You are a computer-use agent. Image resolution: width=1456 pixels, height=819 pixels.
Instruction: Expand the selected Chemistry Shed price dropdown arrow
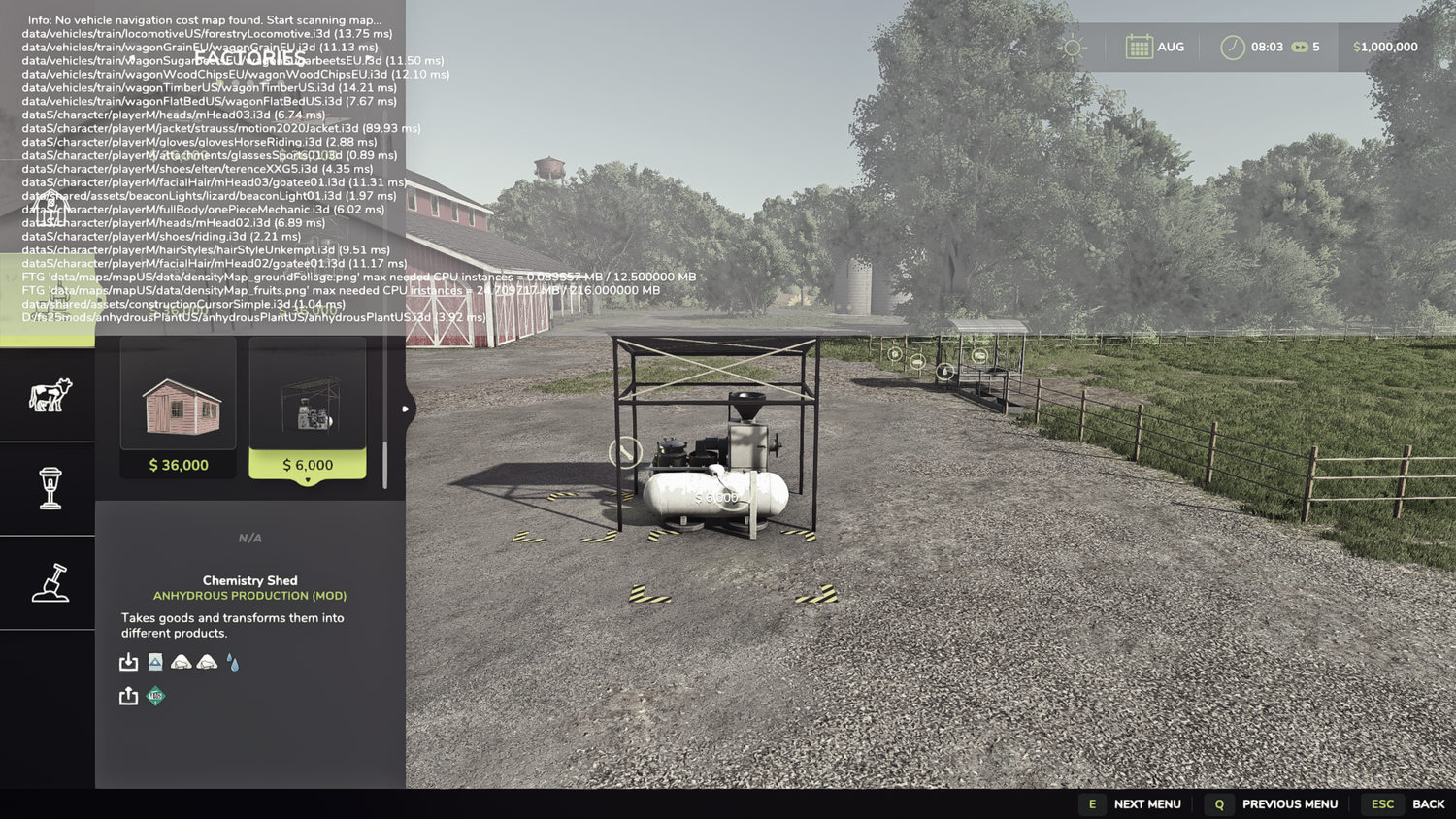(x=308, y=478)
